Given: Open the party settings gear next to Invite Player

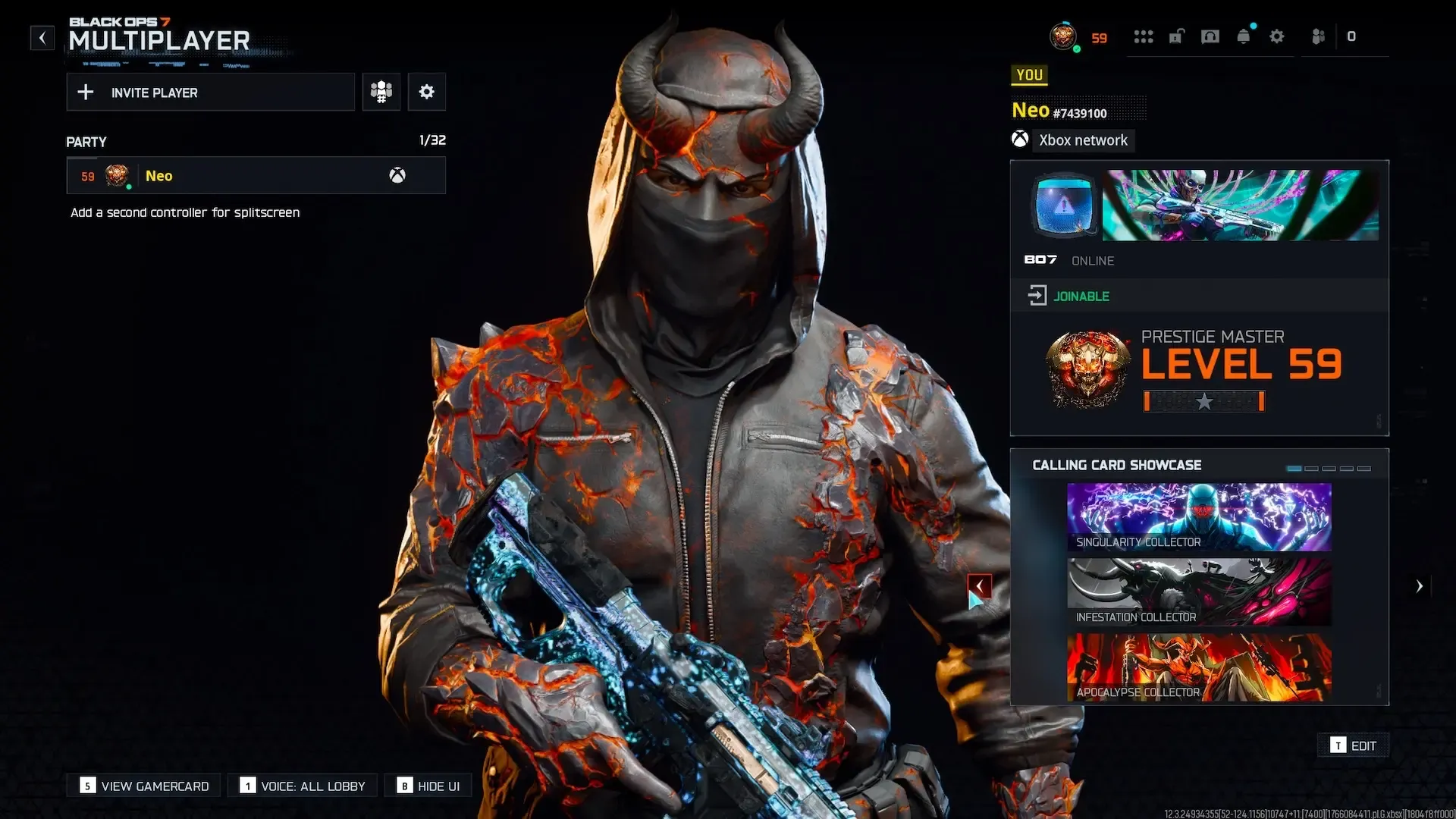Looking at the screenshot, I should (427, 91).
